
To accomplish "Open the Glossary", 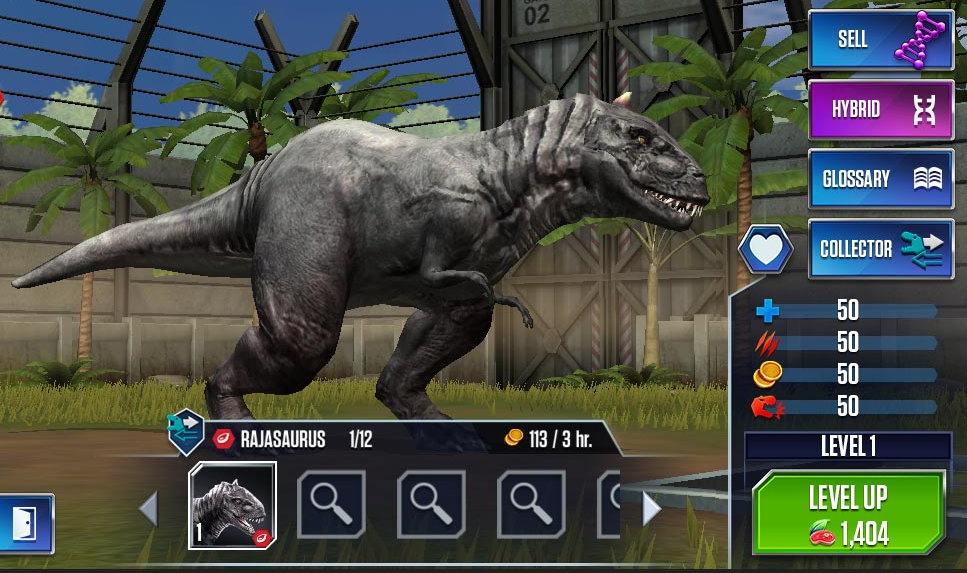I will tap(880, 180).
